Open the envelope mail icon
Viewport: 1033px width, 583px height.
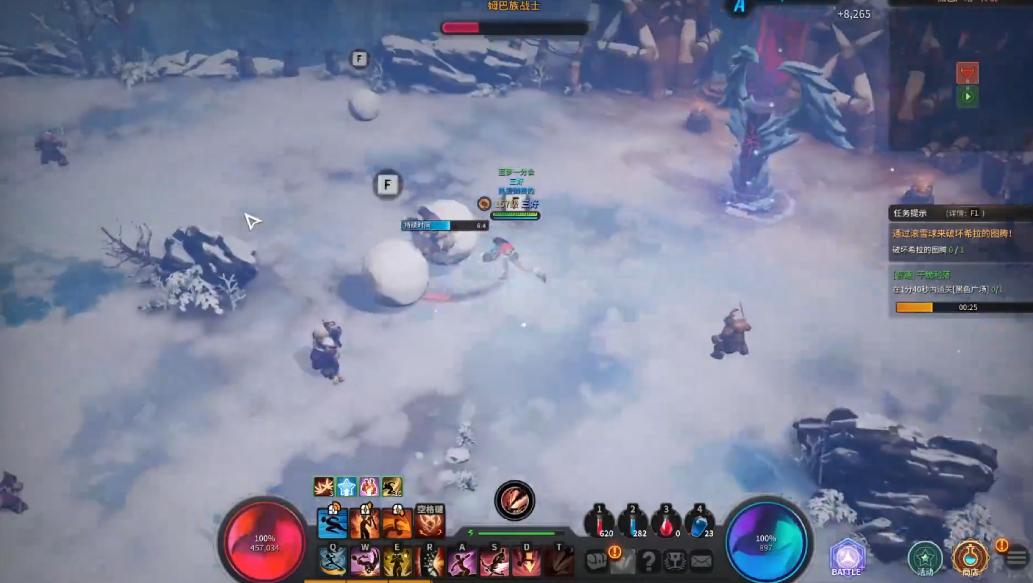[701, 561]
